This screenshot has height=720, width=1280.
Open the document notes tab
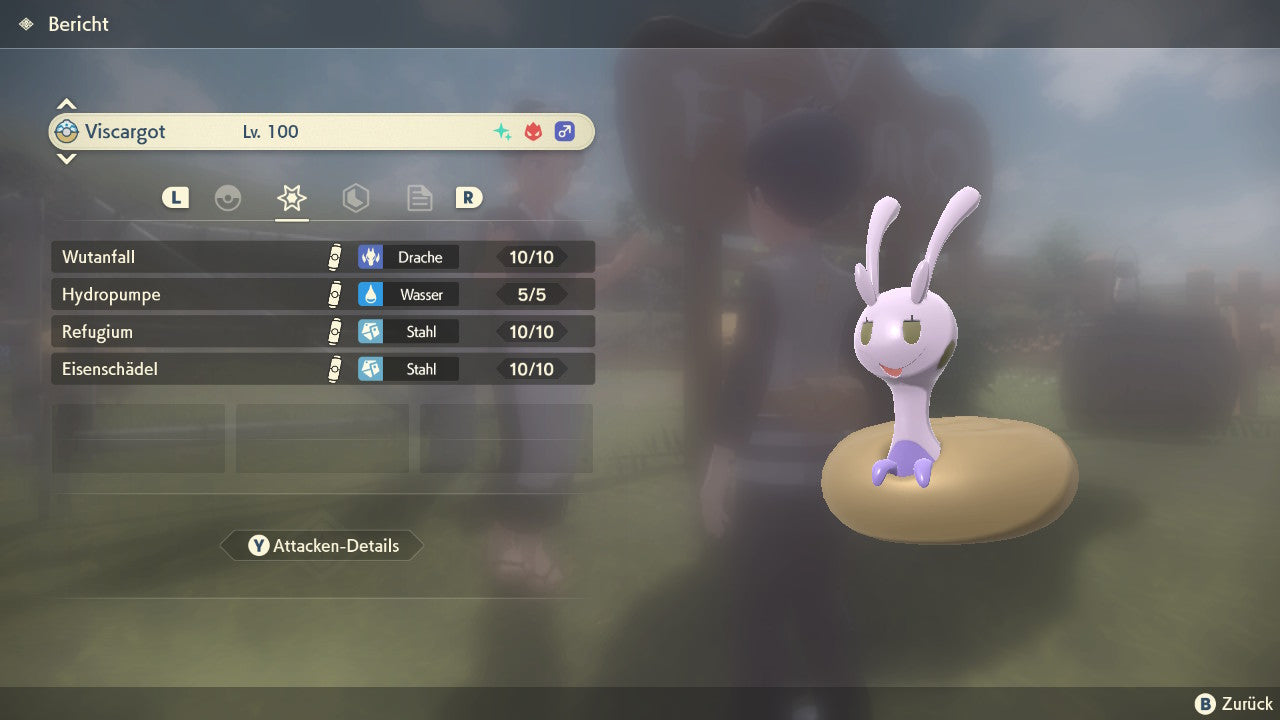[x=419, y=198]
